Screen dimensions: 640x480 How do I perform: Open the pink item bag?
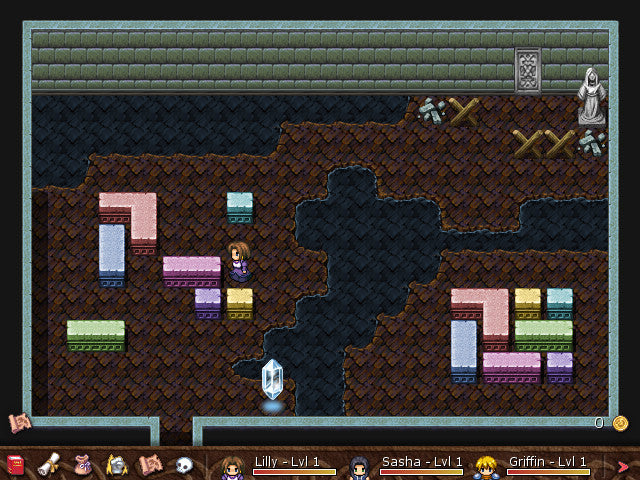(x=83, y=465)
